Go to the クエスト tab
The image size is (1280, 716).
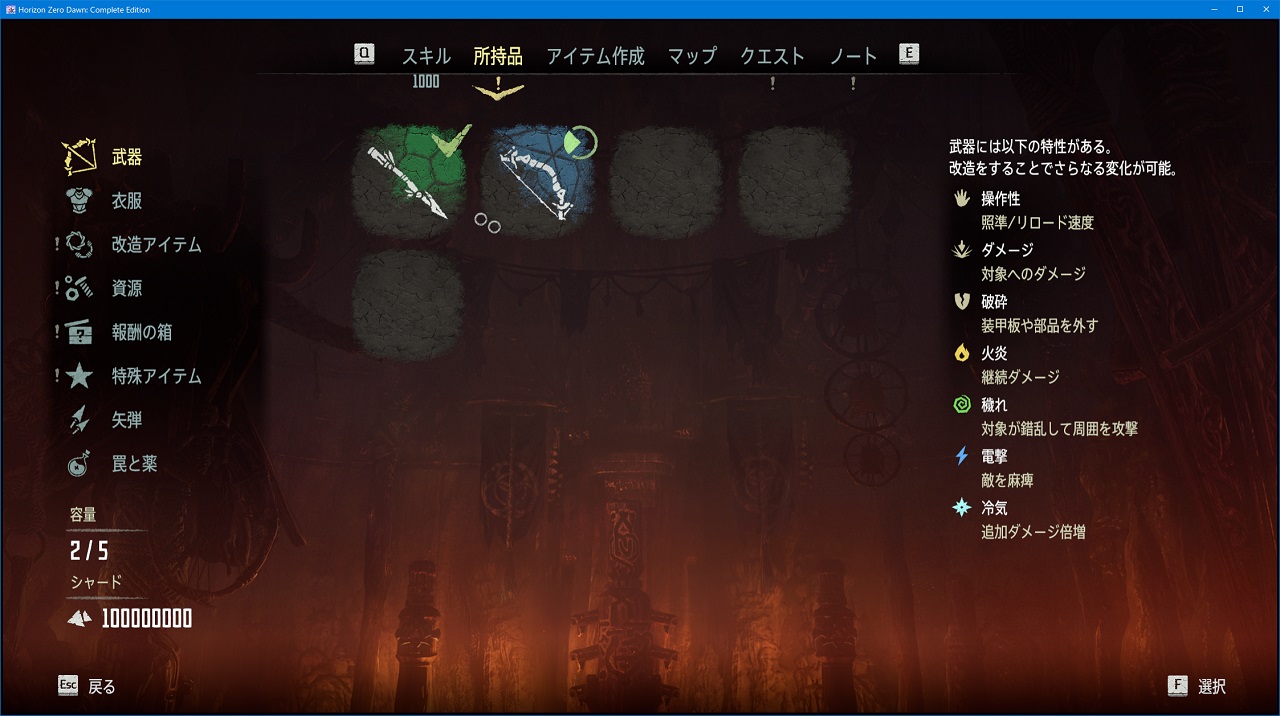(x=772, y=56)
